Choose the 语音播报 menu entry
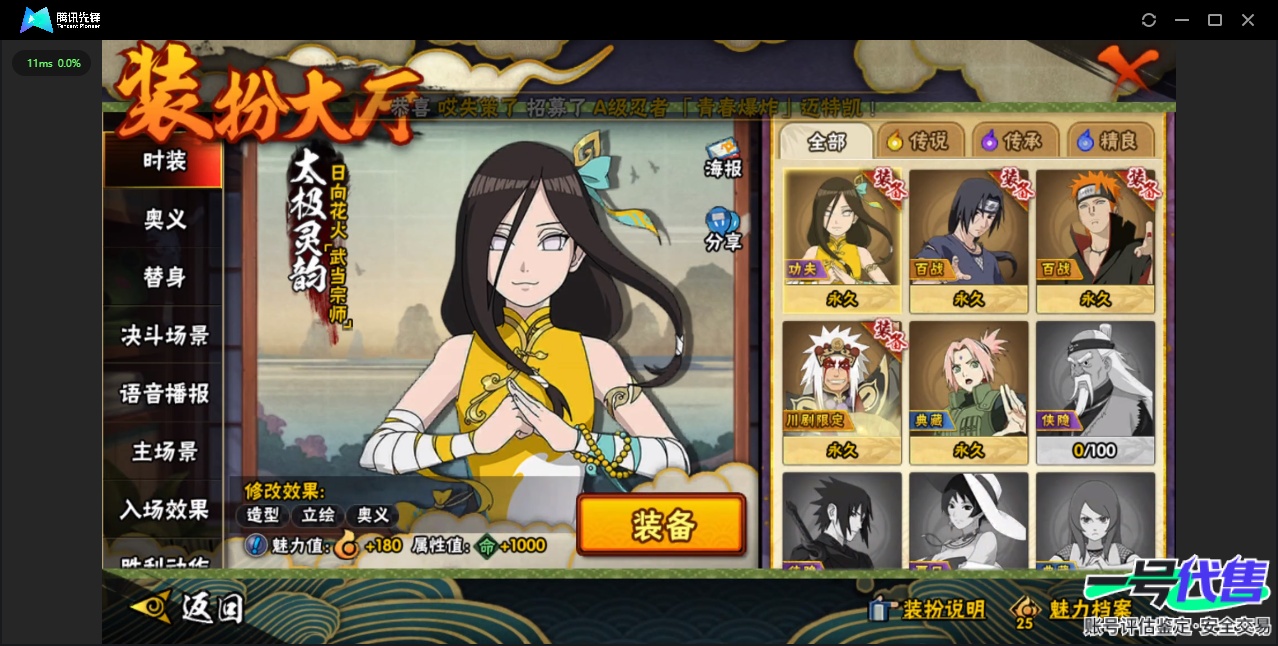Image resolution: width=1278 pixels, height=646 pixels. point(164,393)
